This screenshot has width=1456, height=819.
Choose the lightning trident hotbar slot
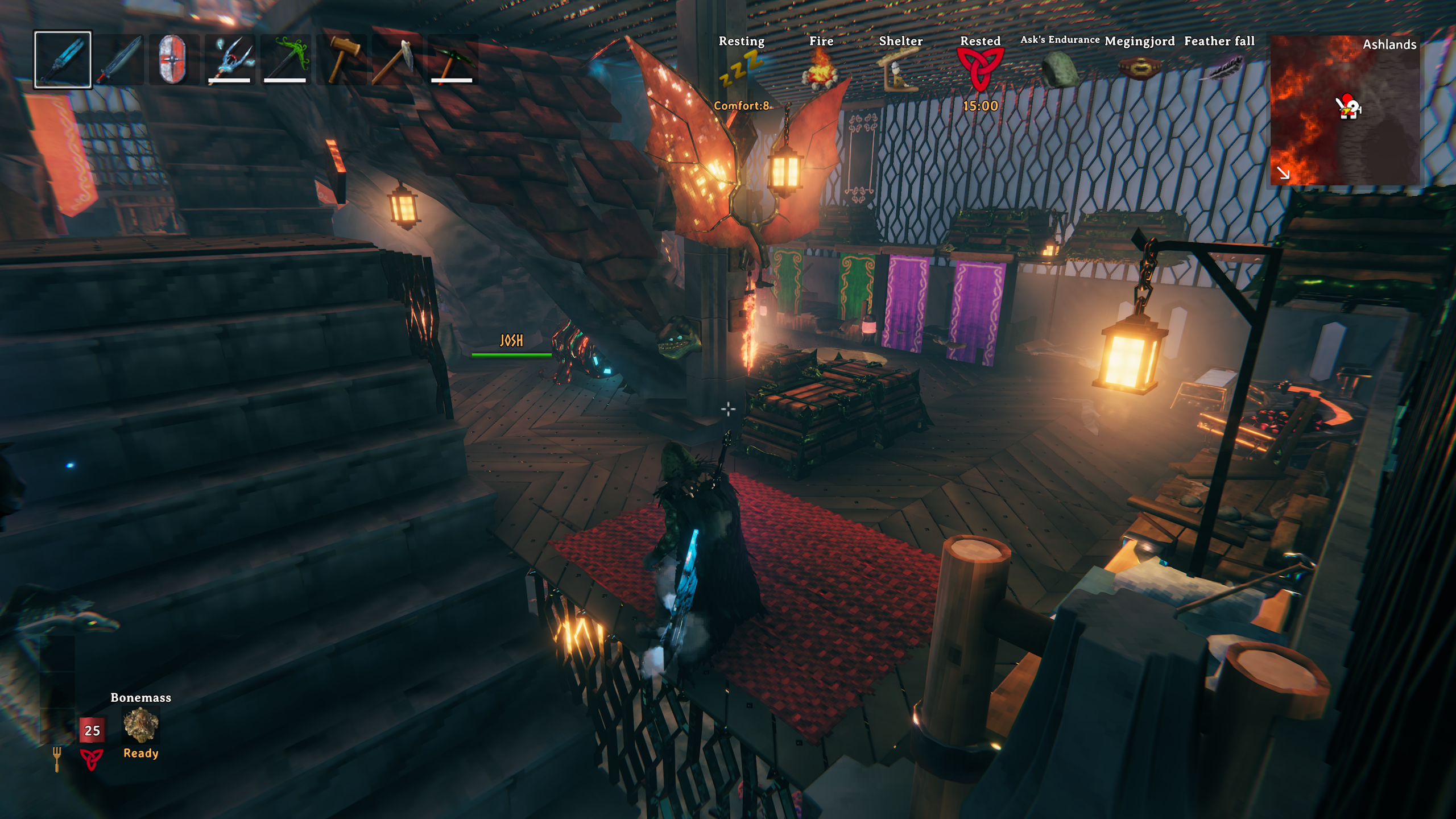coord(229,60)
